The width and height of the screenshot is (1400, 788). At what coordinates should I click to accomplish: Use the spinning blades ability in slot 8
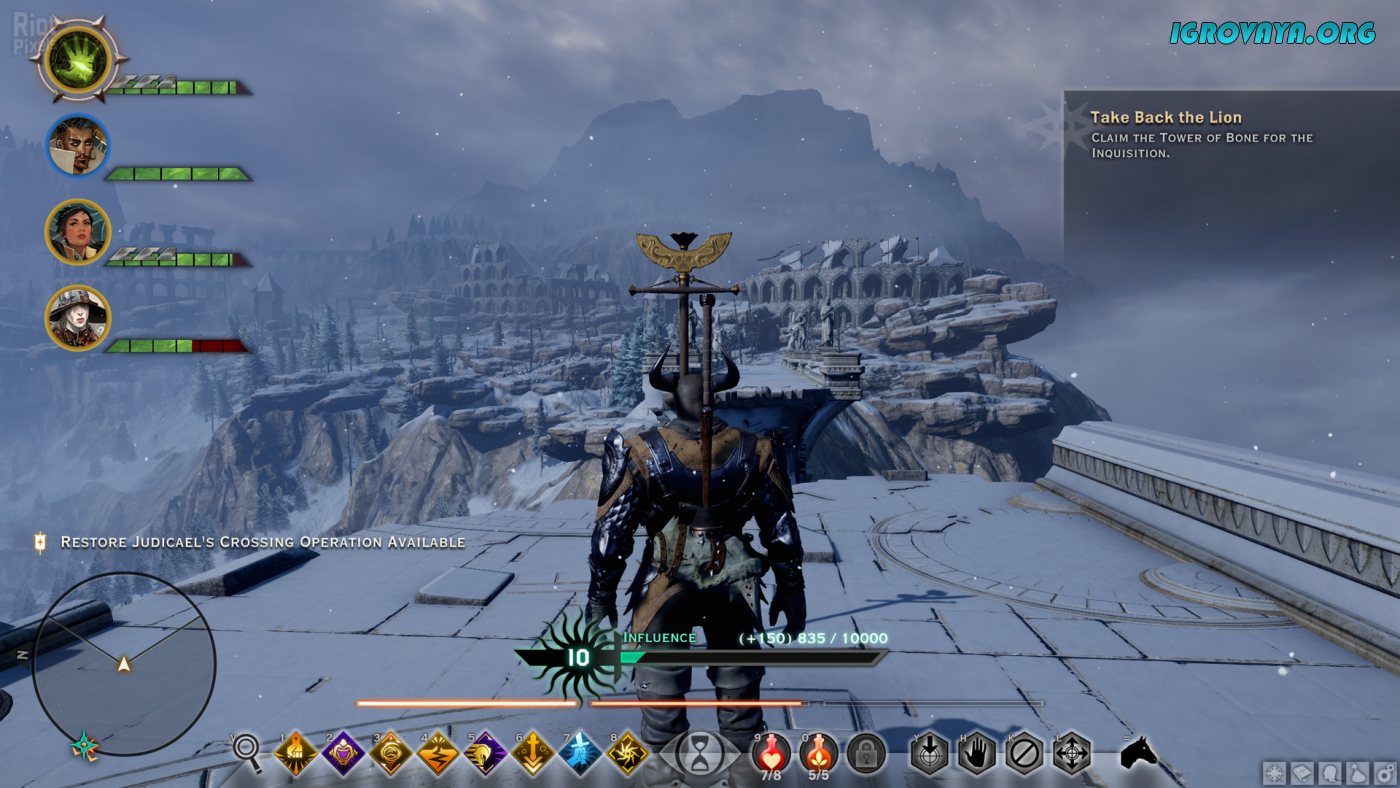627,753
